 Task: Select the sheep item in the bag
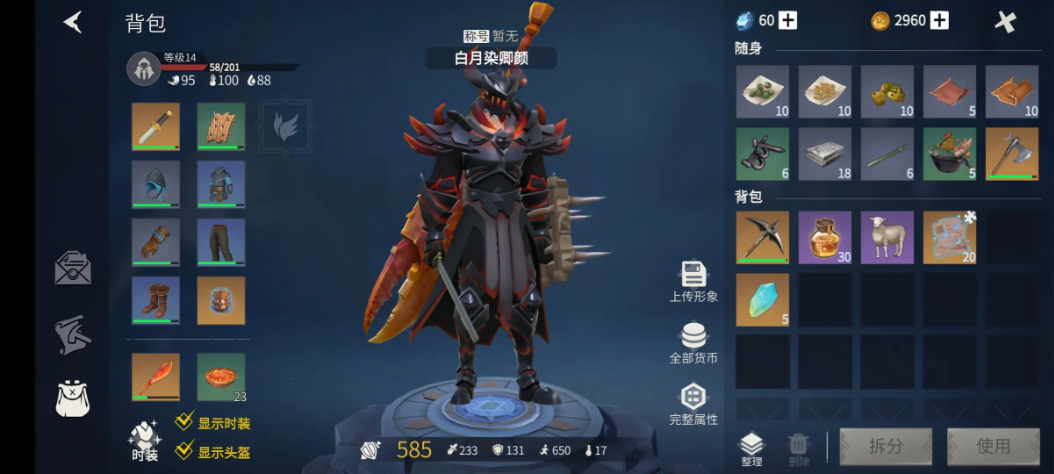tap(887, 237)
